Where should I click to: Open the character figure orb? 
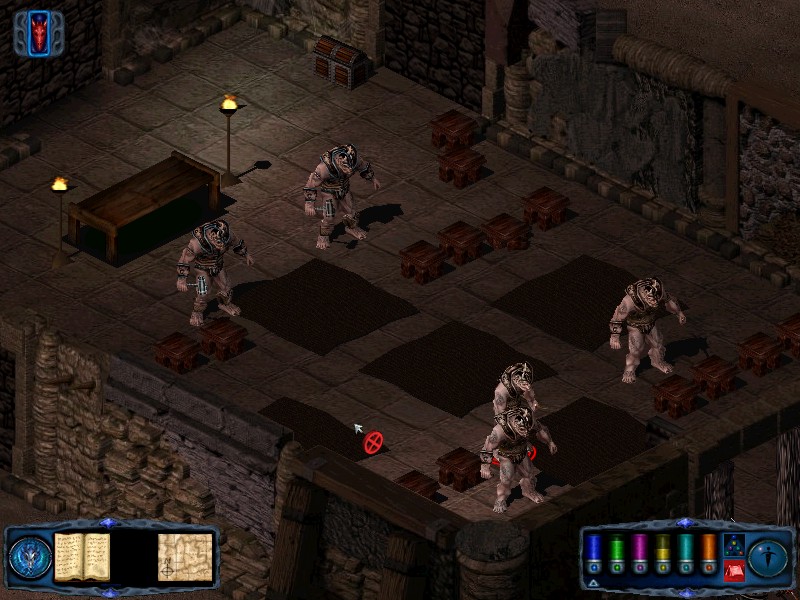(x=767, y=556)
